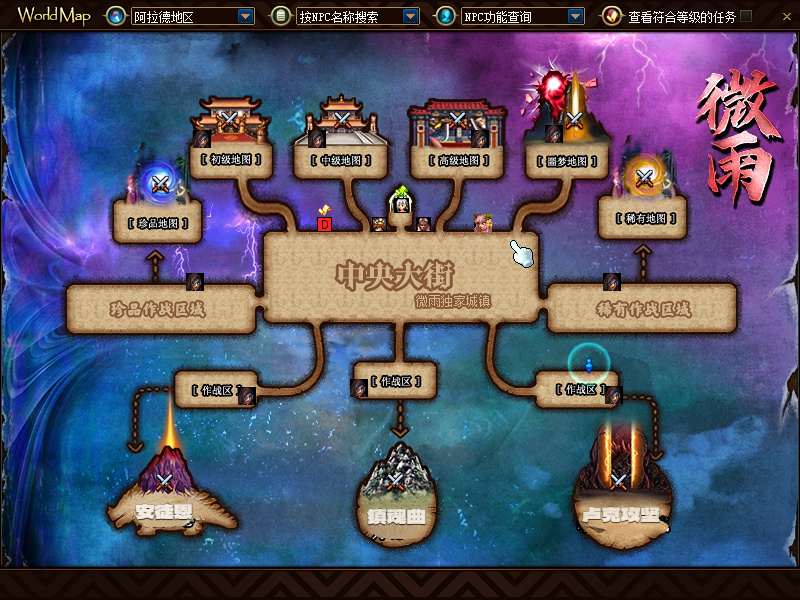Toggle the 查看符合等级的任务 checkbox
800x600 pixels.
tap(746, 16)
